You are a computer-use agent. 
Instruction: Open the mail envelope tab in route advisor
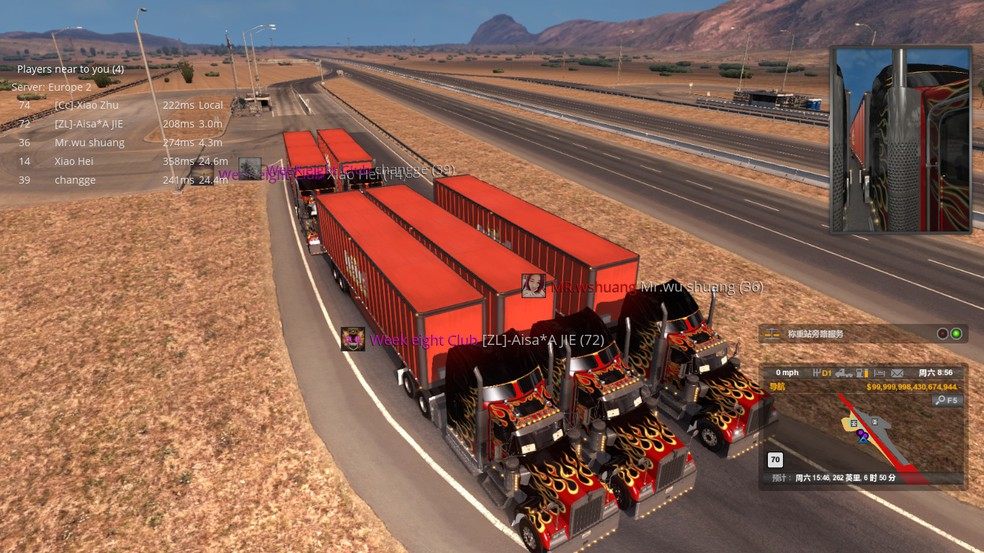click(897, 373)
